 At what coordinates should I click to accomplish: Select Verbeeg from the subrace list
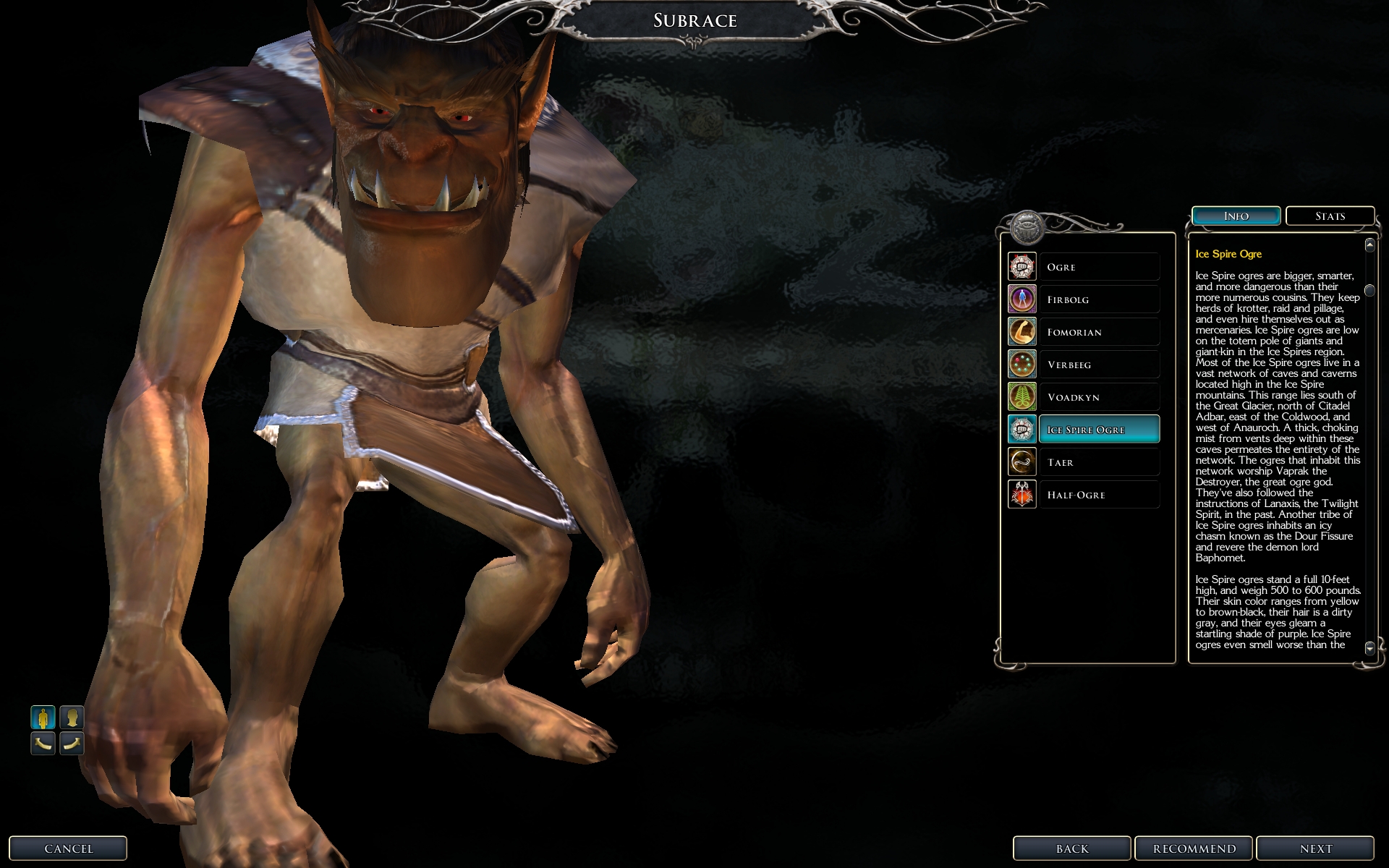(x=1098, y=365)
